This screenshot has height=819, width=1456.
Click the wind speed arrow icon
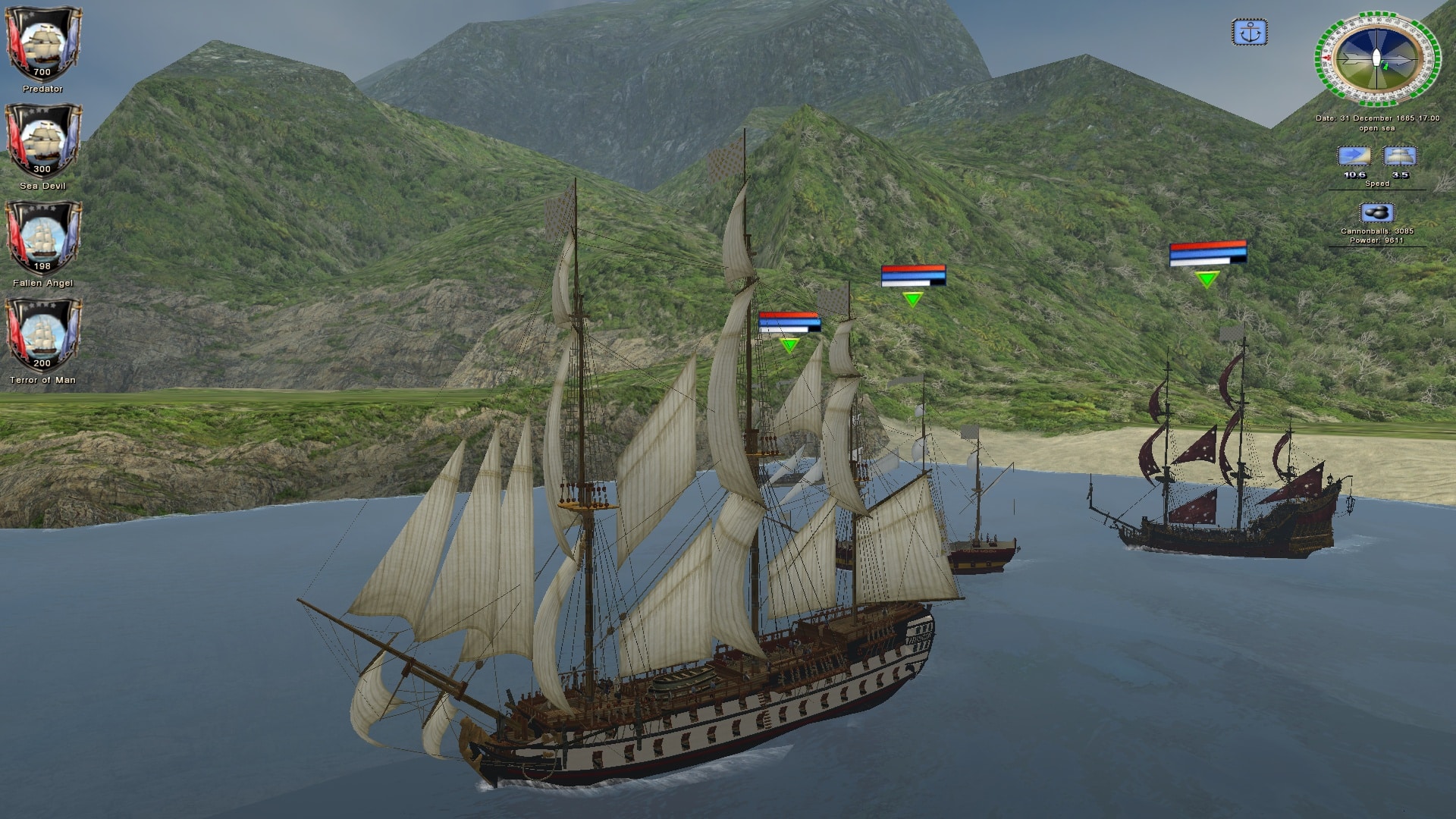(1354, 157)
